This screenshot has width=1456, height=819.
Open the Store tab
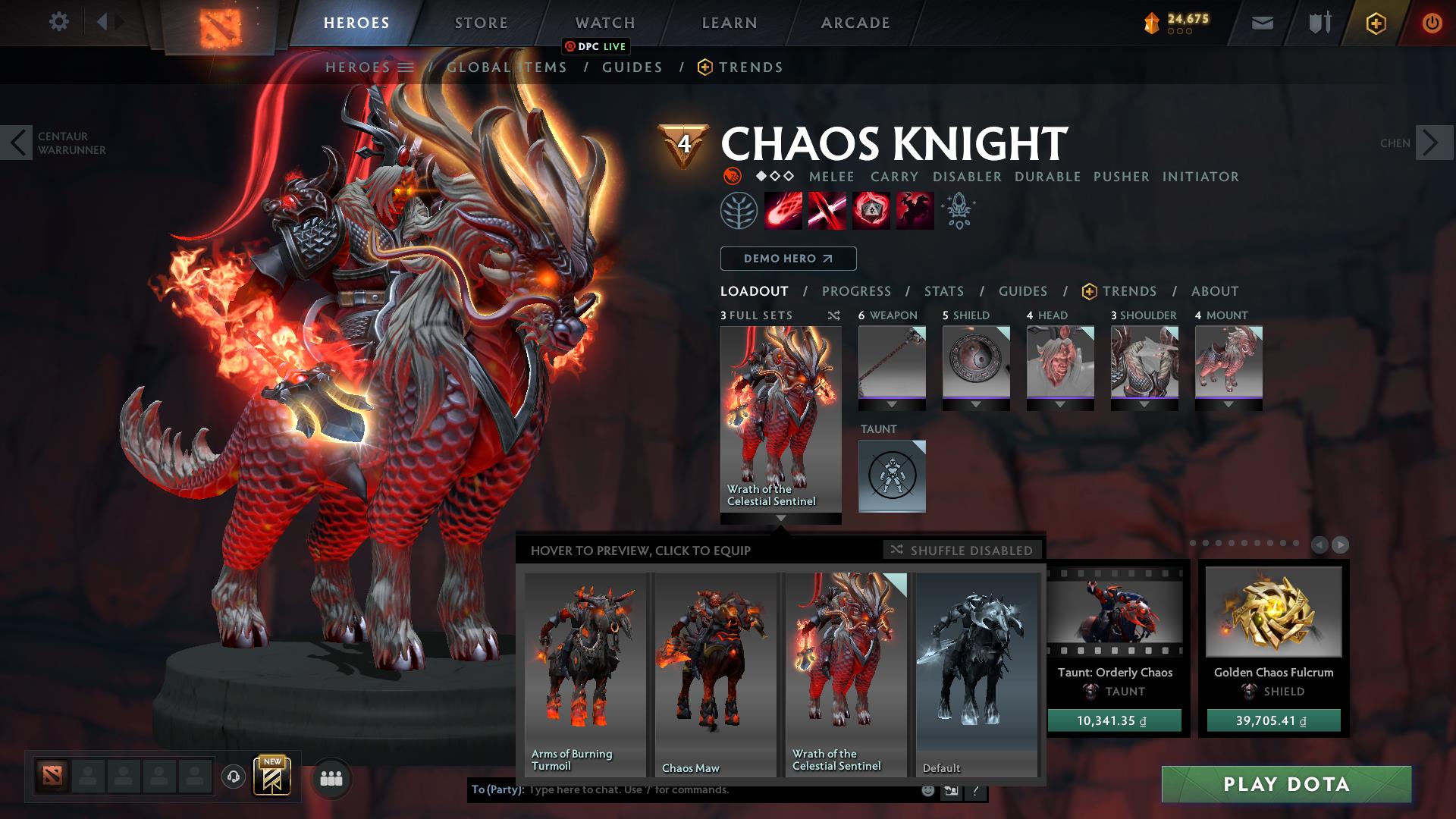(x=481, y=23)
